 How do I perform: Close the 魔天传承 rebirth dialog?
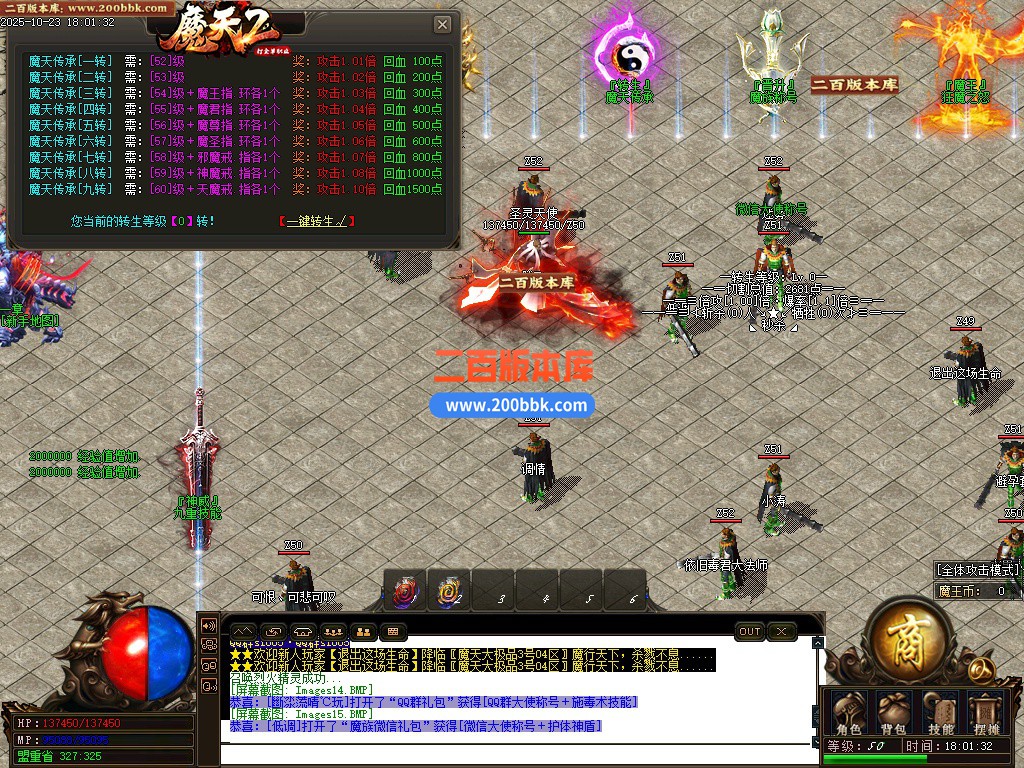click(442, 24)
